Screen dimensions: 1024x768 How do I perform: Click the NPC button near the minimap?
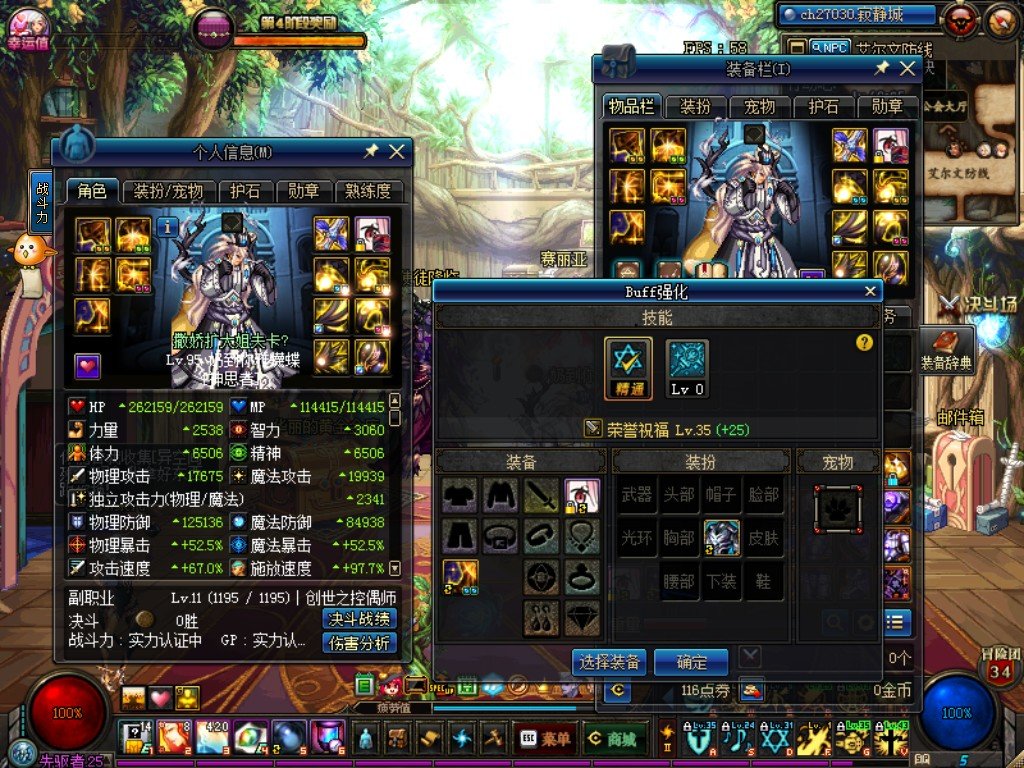829,47
